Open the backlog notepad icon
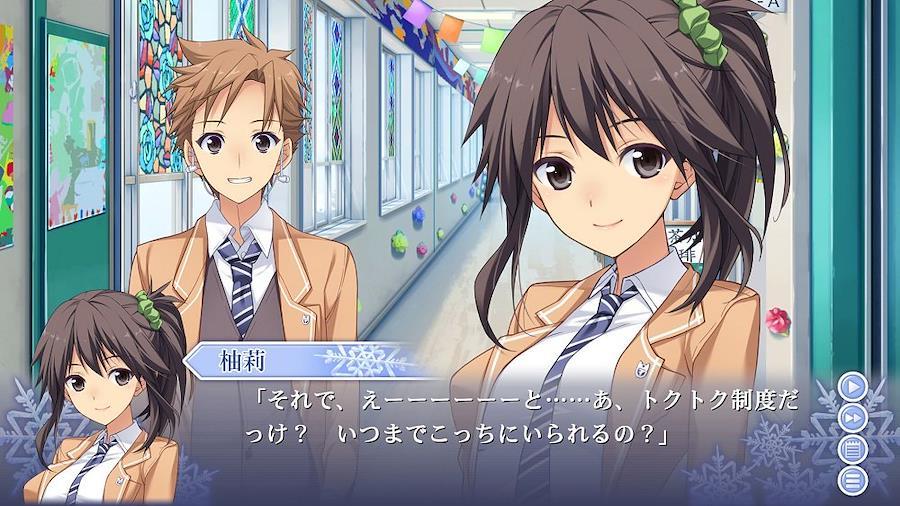Image resolution: width=900 pixels, height=506 pixels. coord(852,449)
